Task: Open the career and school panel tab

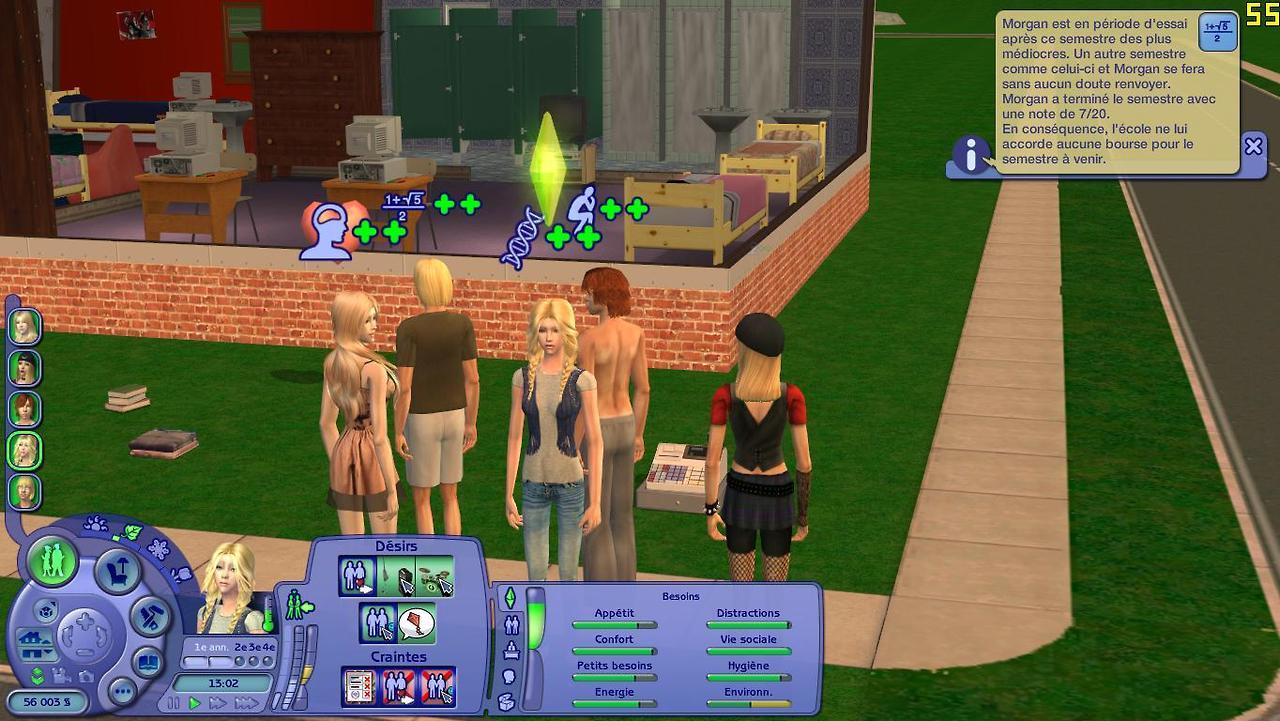Action: 511,651
